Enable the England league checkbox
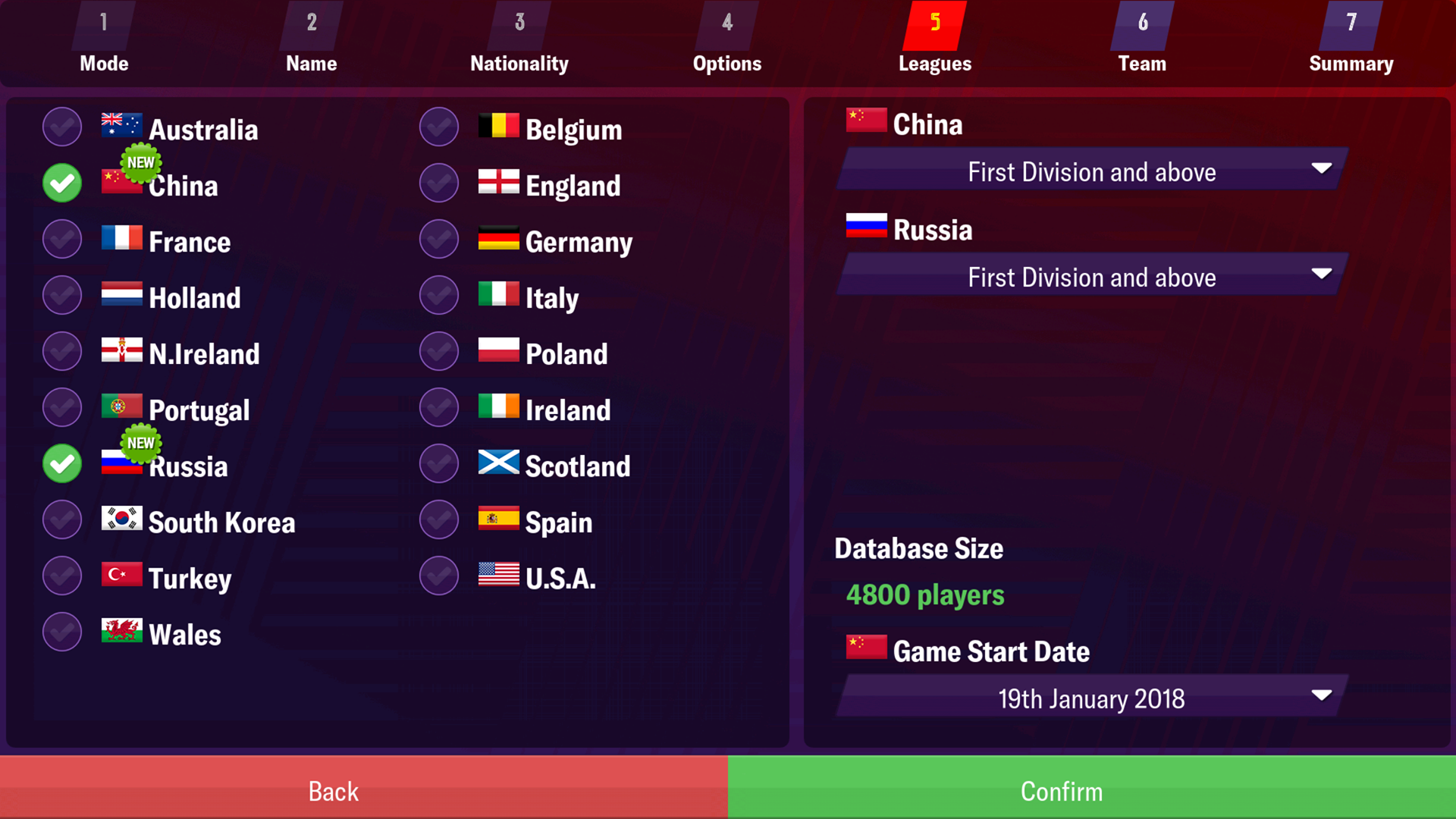 (x=438, y=182)
